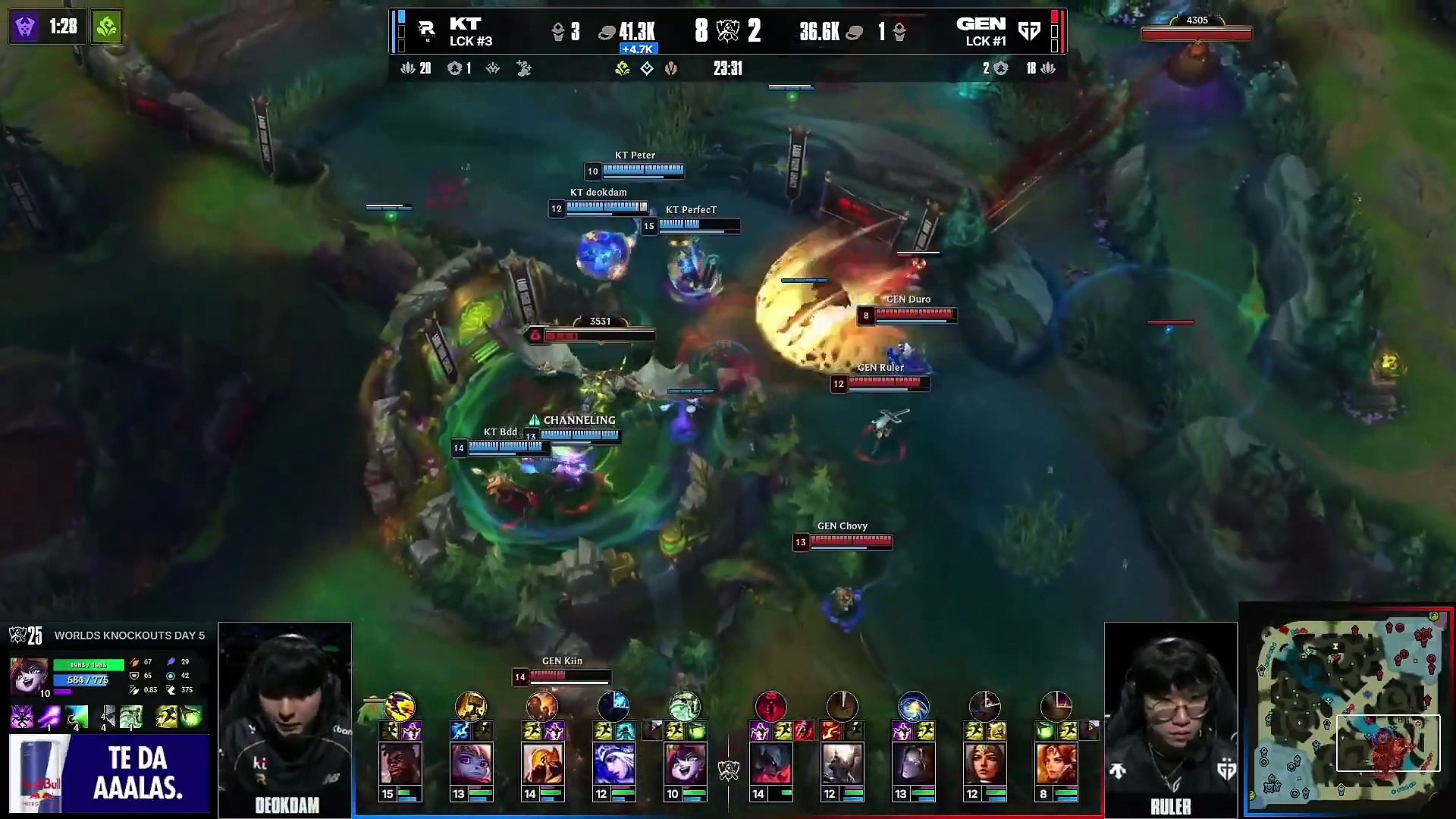Open the Red Bull sponsor banner

(108, 773)
